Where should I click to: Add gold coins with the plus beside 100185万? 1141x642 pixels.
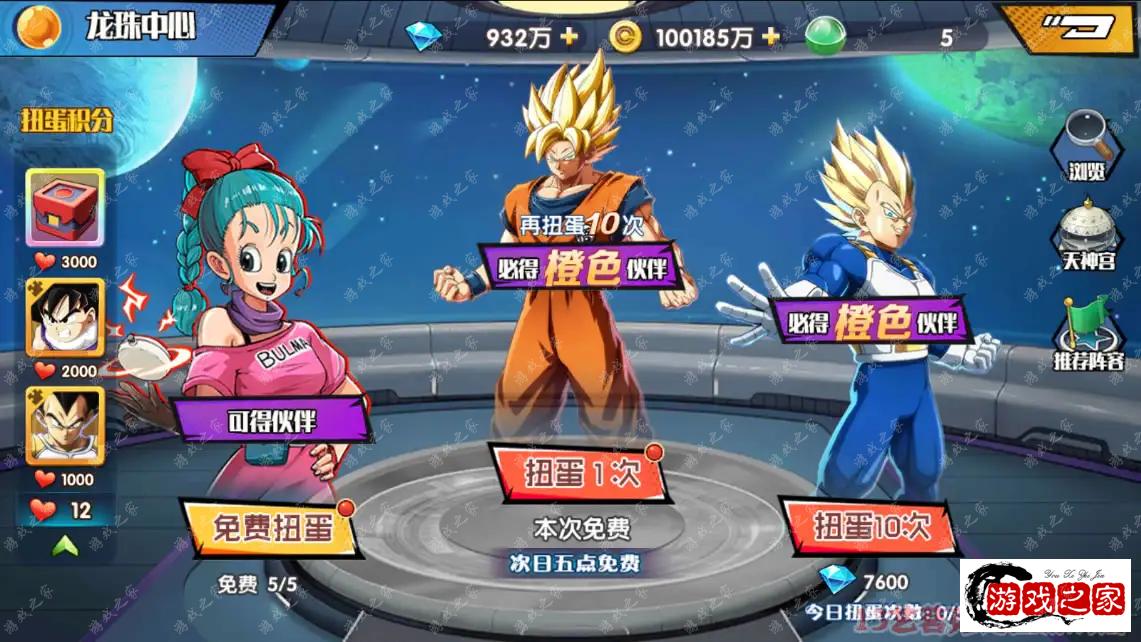771,38
